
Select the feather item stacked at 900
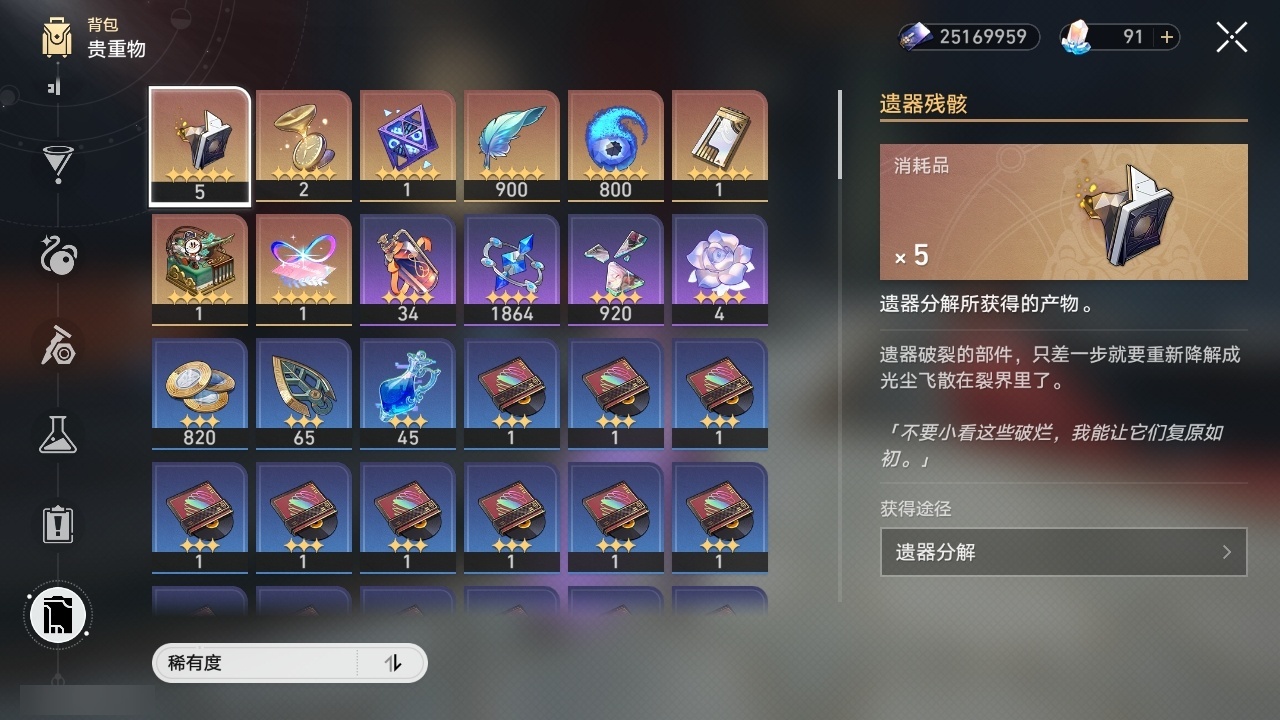click(511, 145)
